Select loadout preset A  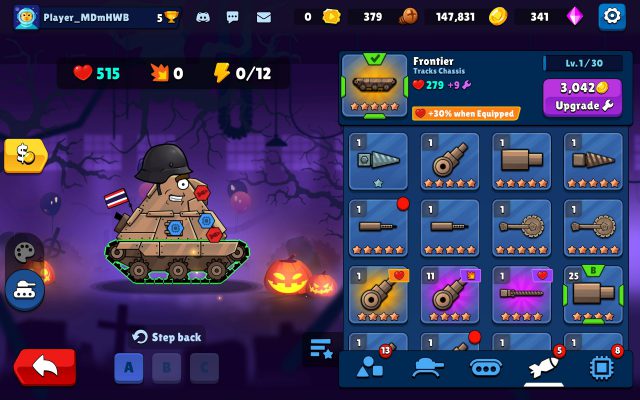(128, 367)
